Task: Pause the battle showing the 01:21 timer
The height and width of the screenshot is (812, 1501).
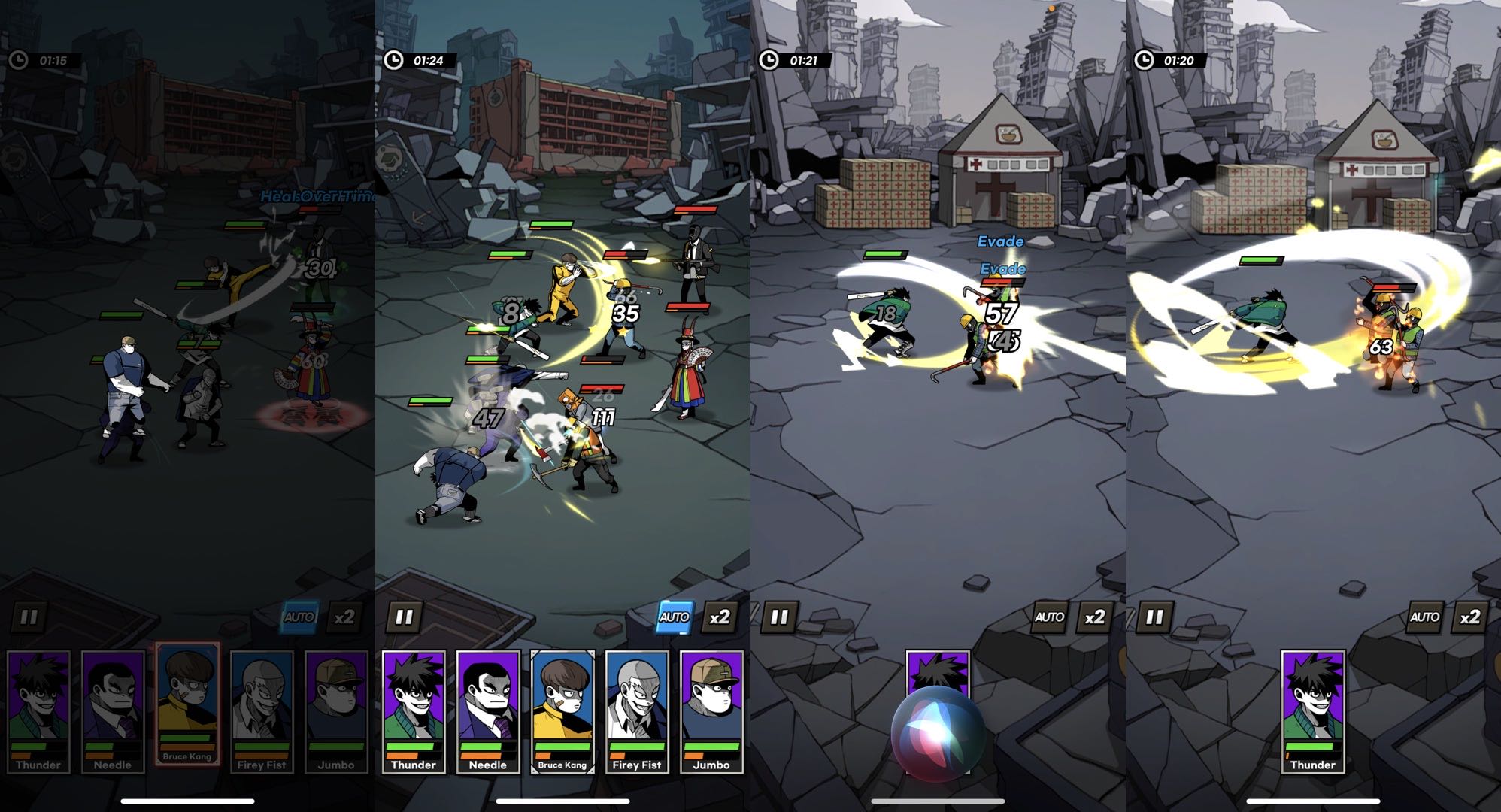Action: 779,617
